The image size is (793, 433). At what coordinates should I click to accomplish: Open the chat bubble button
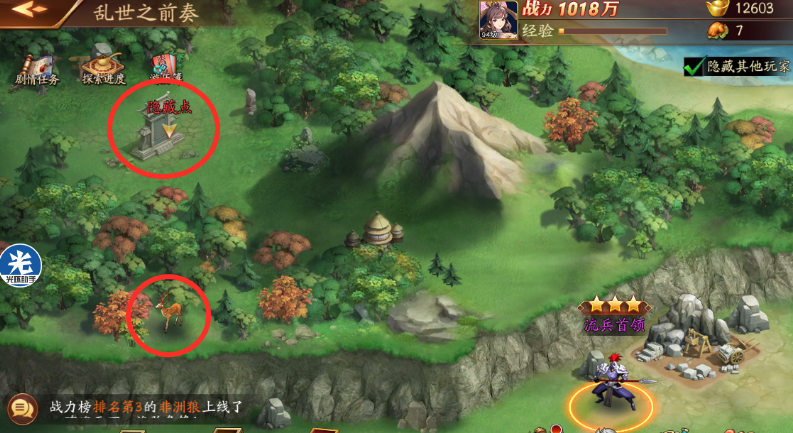[21, 409]
